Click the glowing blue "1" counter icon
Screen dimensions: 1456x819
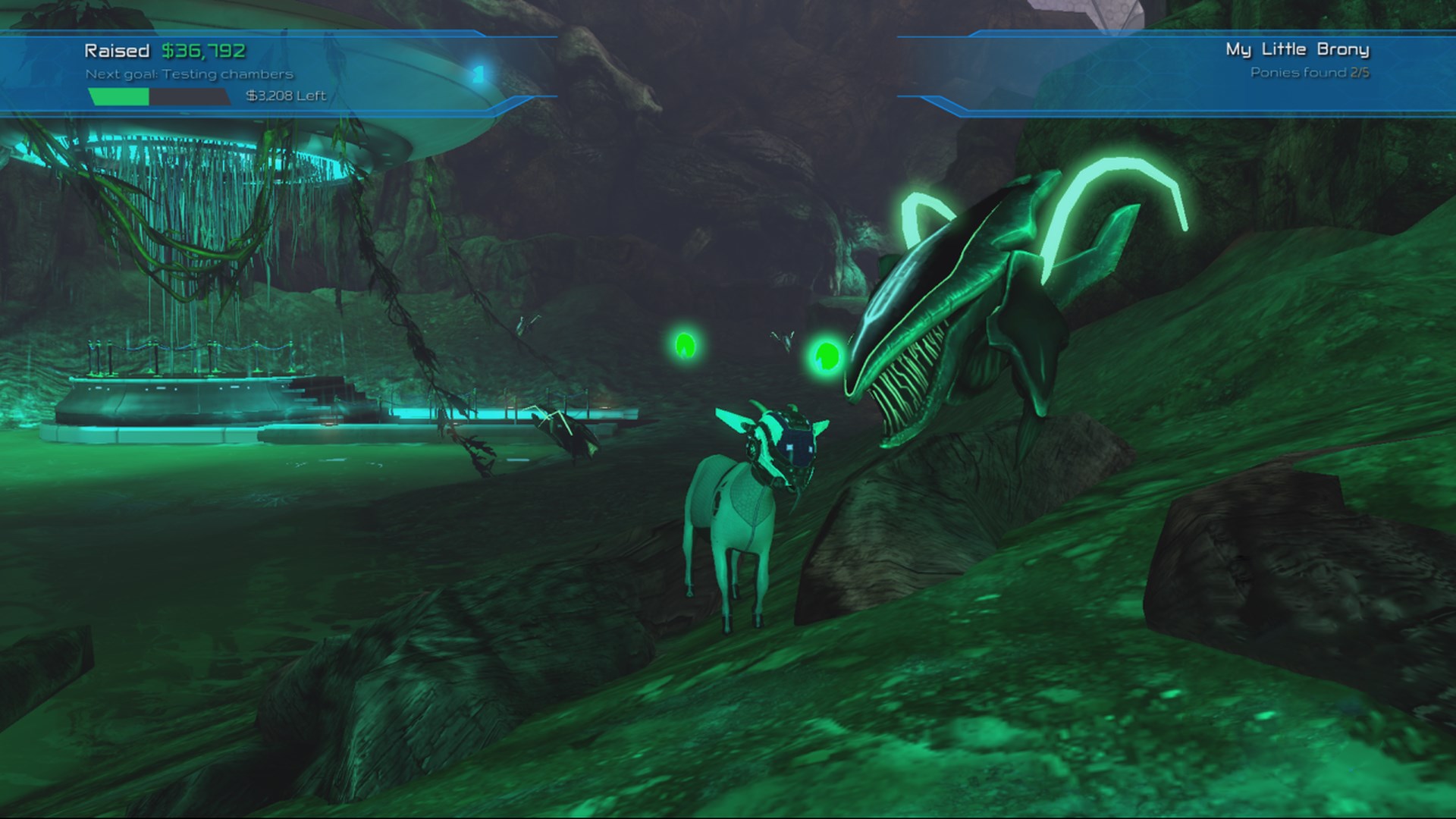478,72
